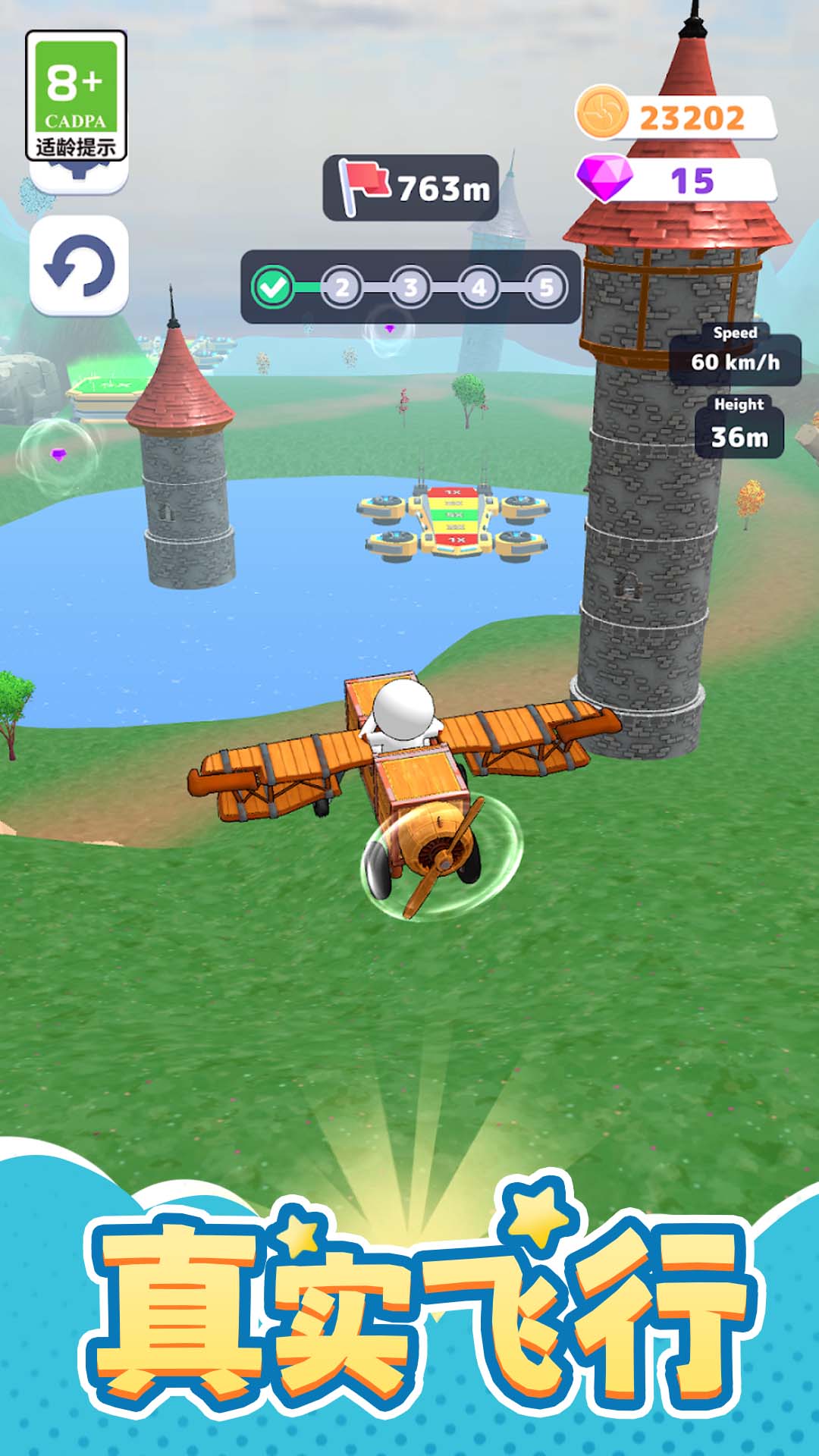Open the CADPA 8+ age rating notice
The height and width of the screenshot is (1456, 819).
point(76,96)
